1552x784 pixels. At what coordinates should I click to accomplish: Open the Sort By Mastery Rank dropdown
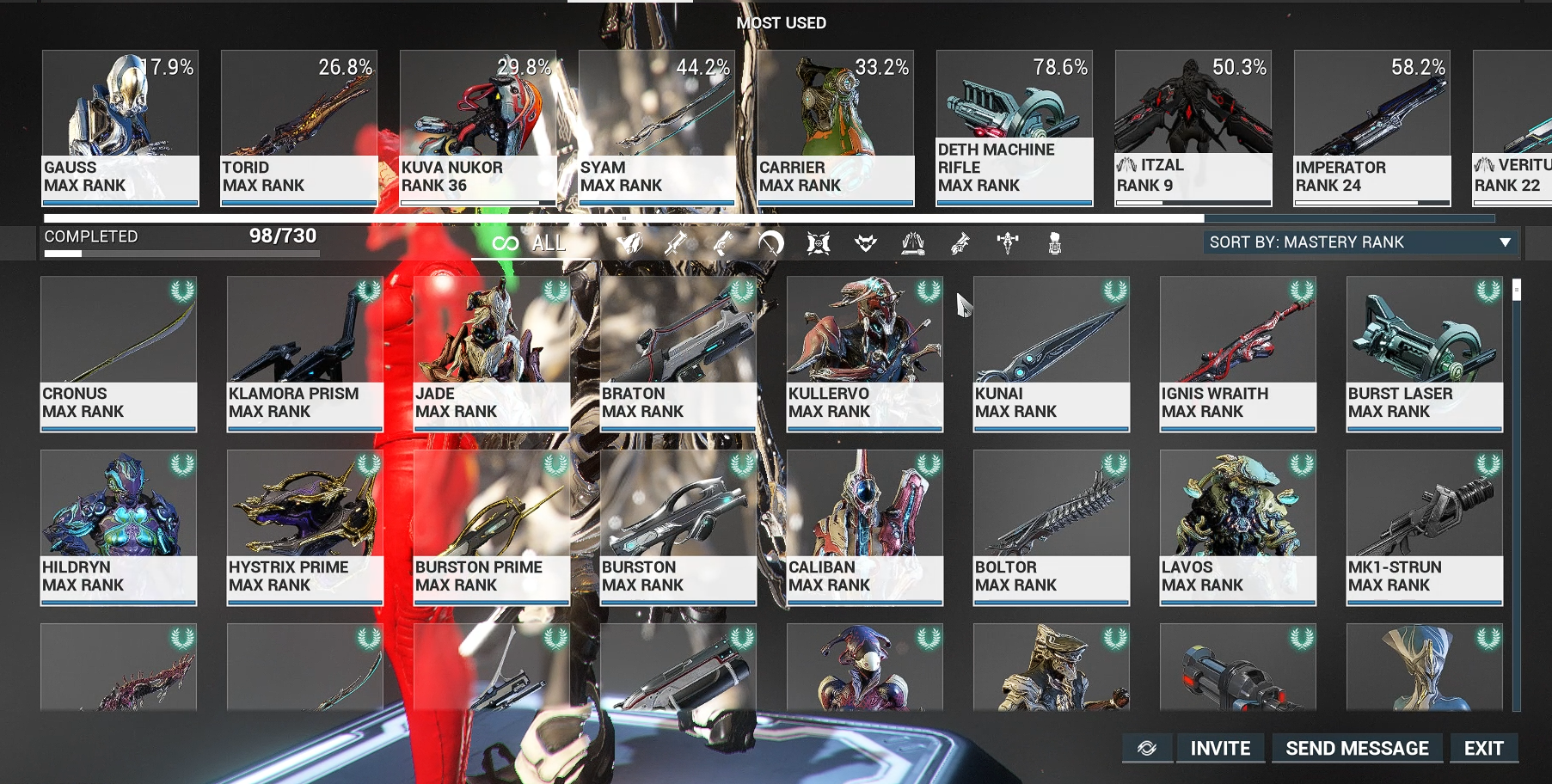click(1359, 242)
